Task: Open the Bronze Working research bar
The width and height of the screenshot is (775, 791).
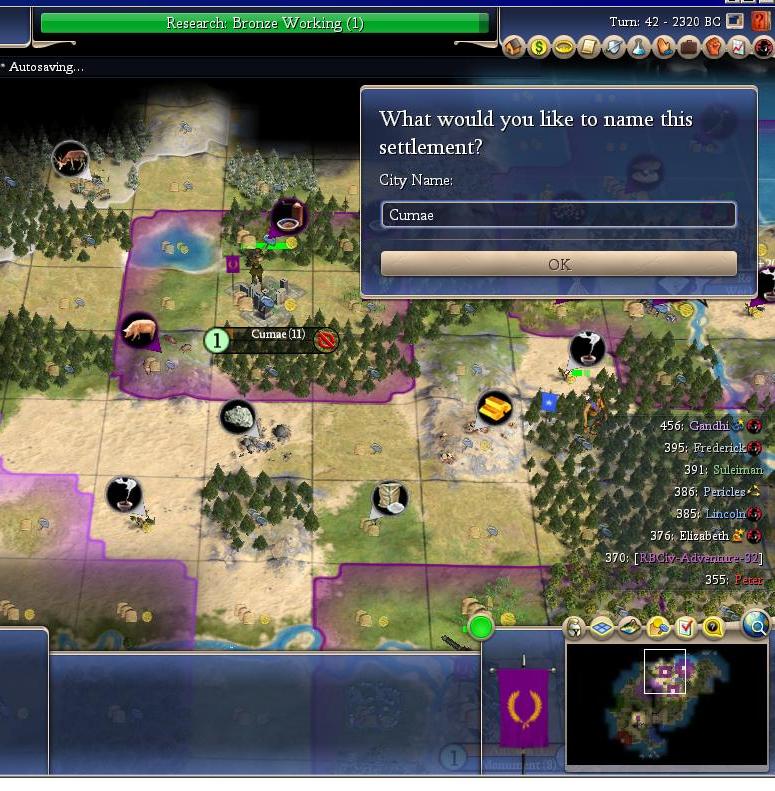Action: 265,23
